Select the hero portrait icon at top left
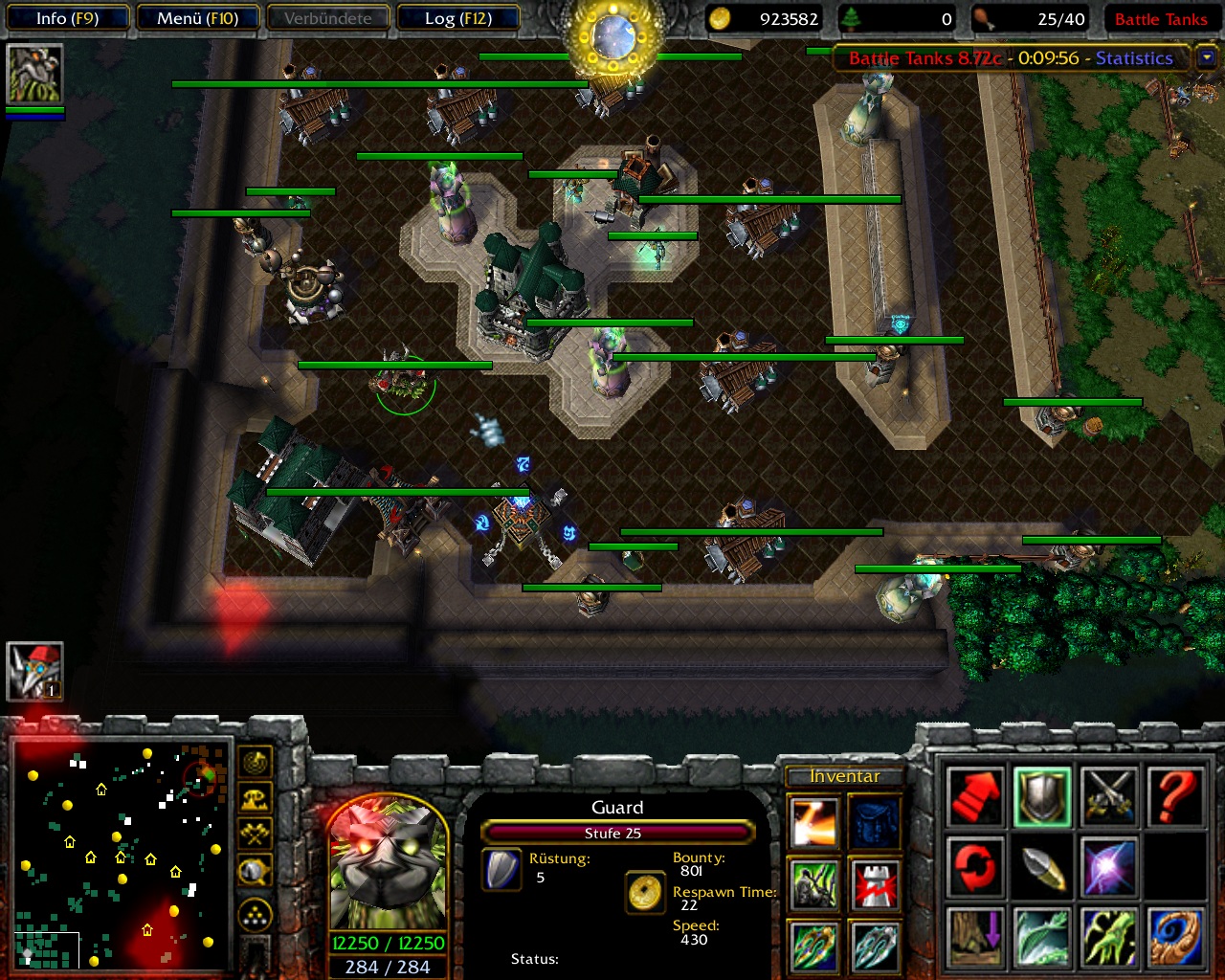 coord(34,74)
